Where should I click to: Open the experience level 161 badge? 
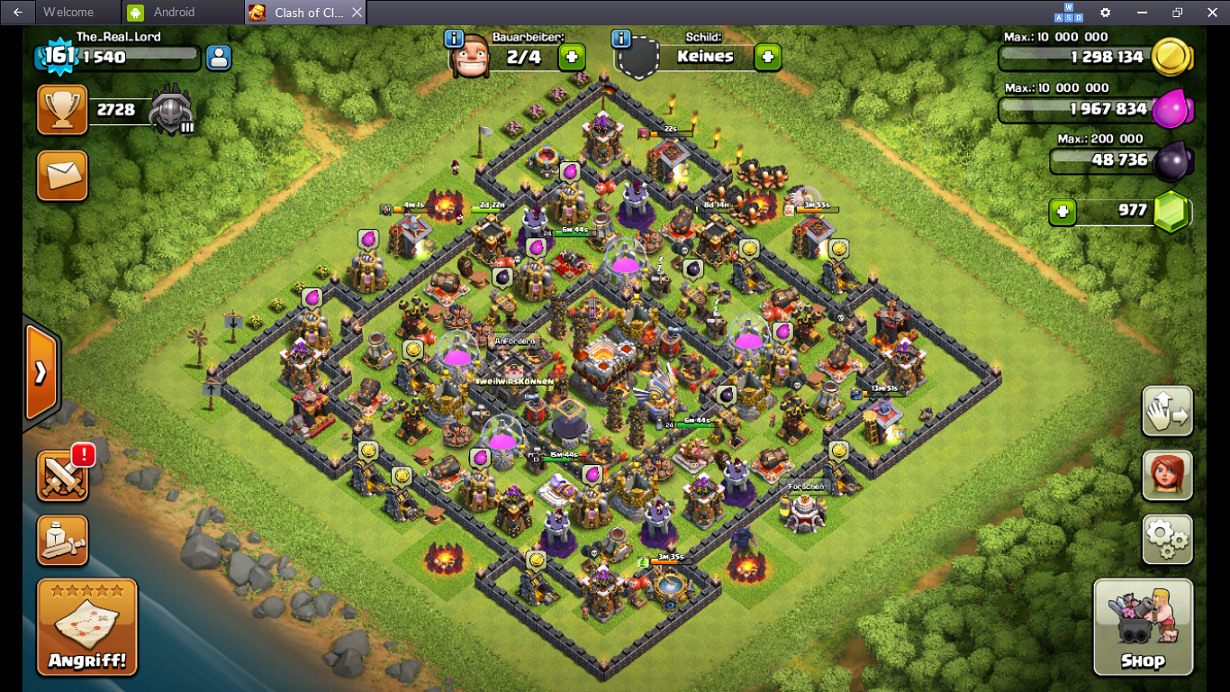[x=59, y=56]
